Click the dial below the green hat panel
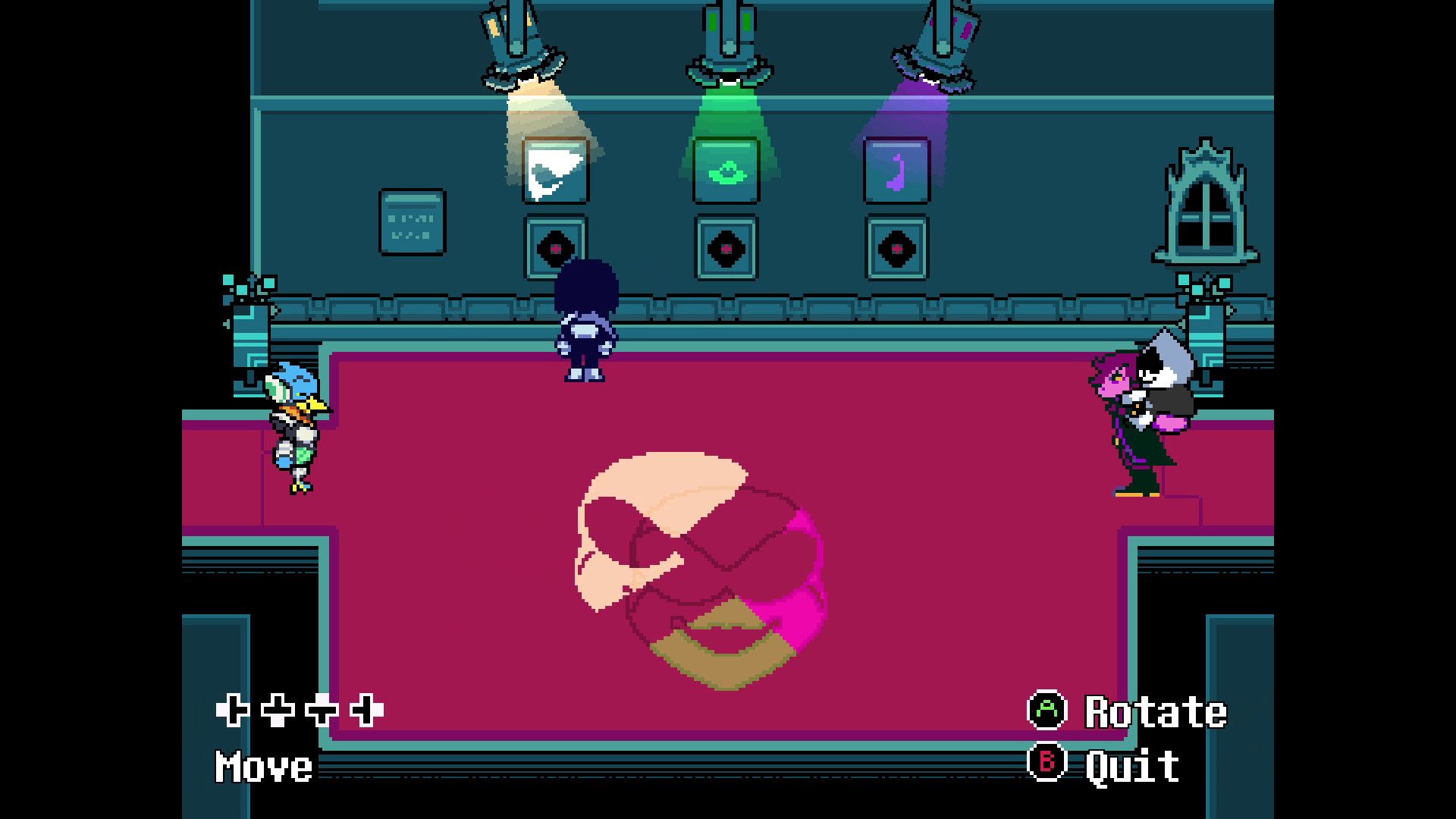The width and height of the screenshot is (1456, 819). (726, 247)
